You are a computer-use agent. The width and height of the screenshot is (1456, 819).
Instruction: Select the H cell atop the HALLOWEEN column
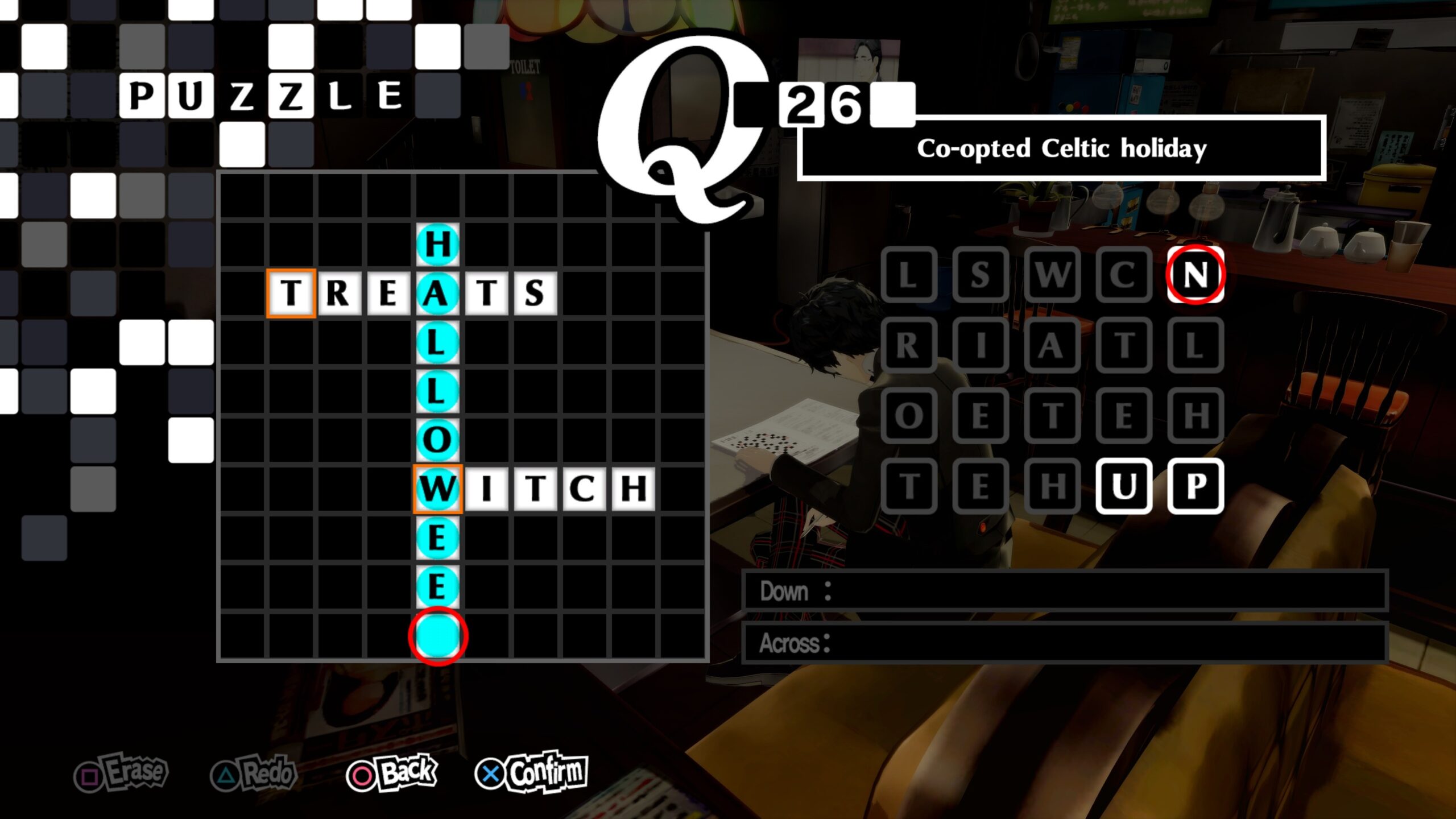437,242
